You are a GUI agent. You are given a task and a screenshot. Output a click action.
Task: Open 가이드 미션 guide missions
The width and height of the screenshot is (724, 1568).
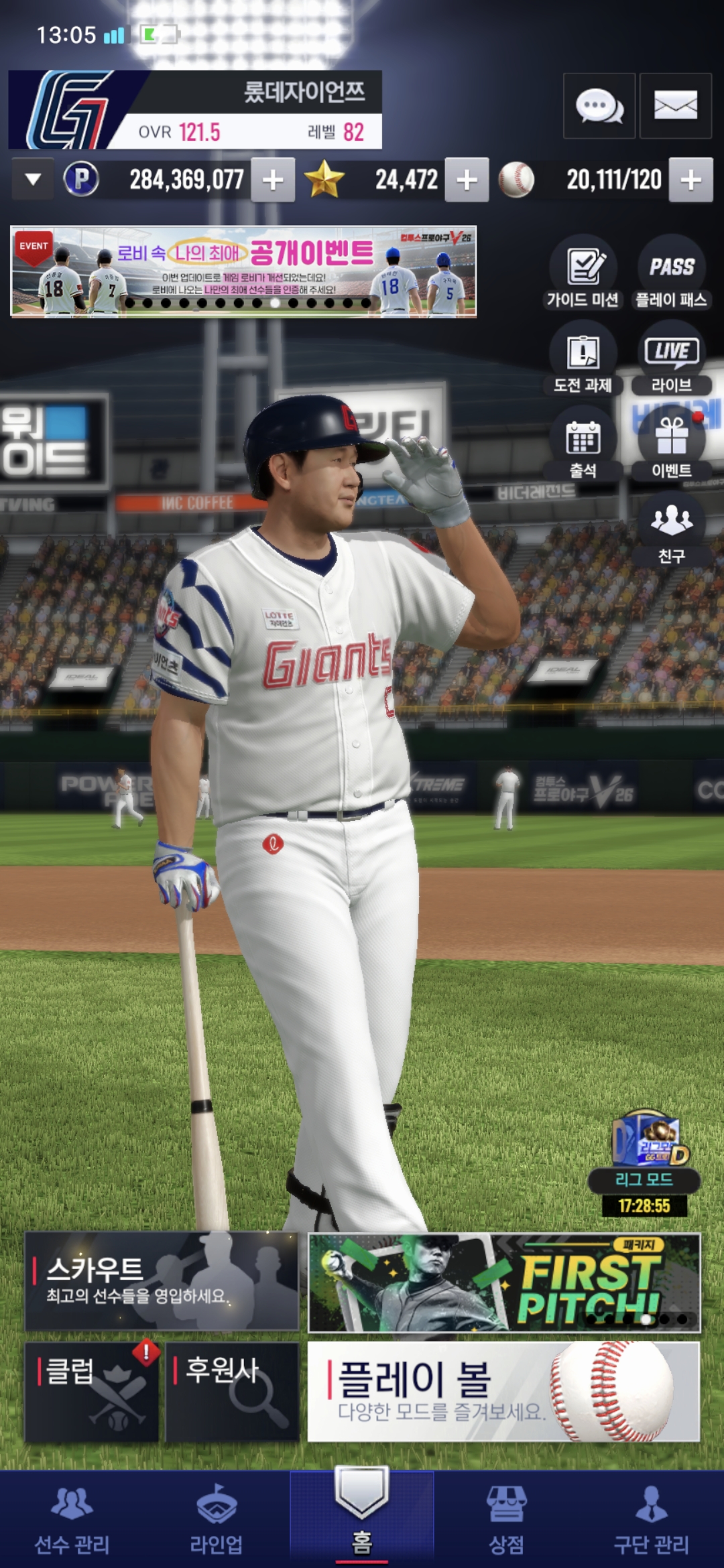[x=583, y=273]
